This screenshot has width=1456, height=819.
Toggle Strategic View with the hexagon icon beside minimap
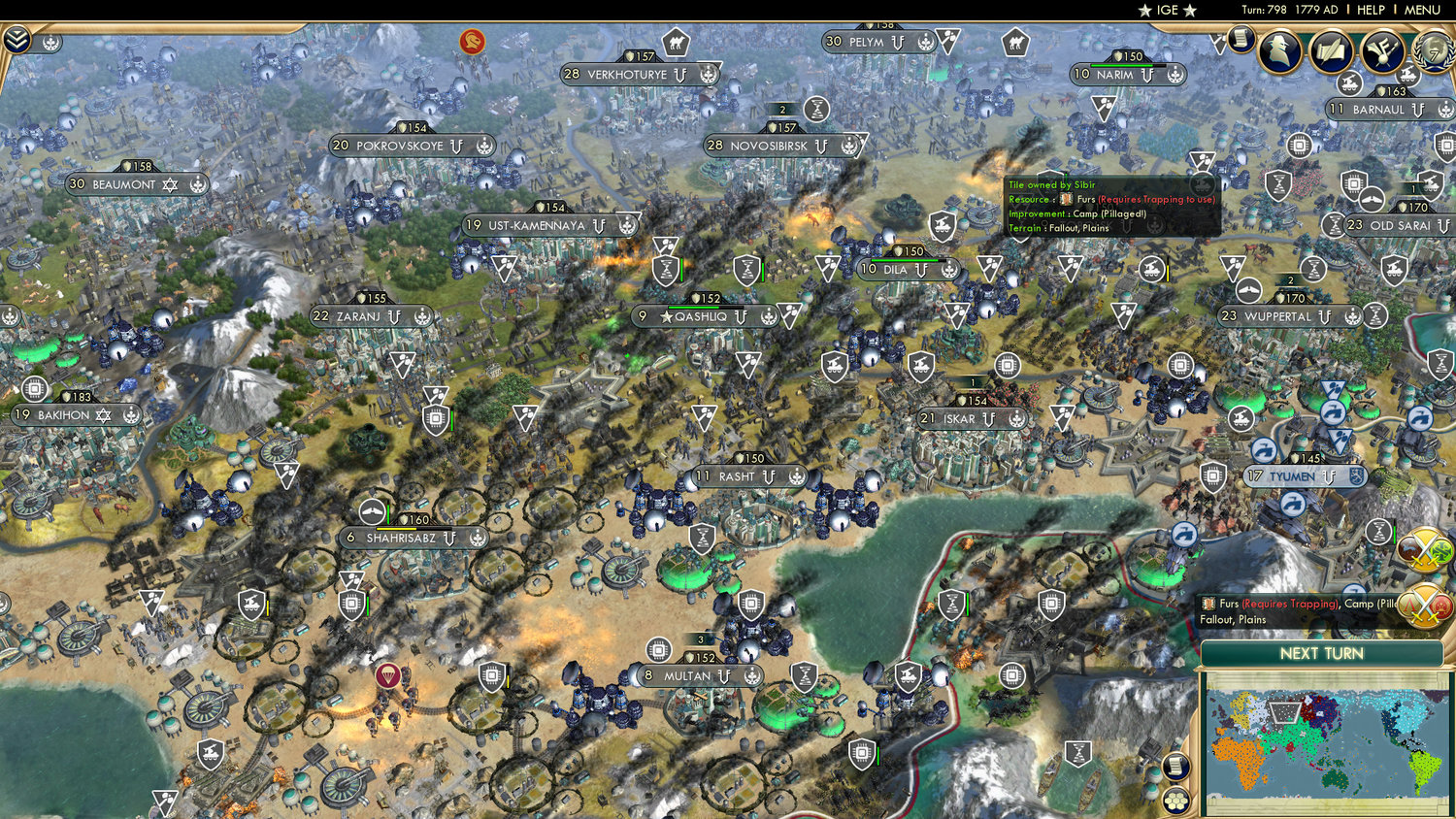tap(1175, 800)
